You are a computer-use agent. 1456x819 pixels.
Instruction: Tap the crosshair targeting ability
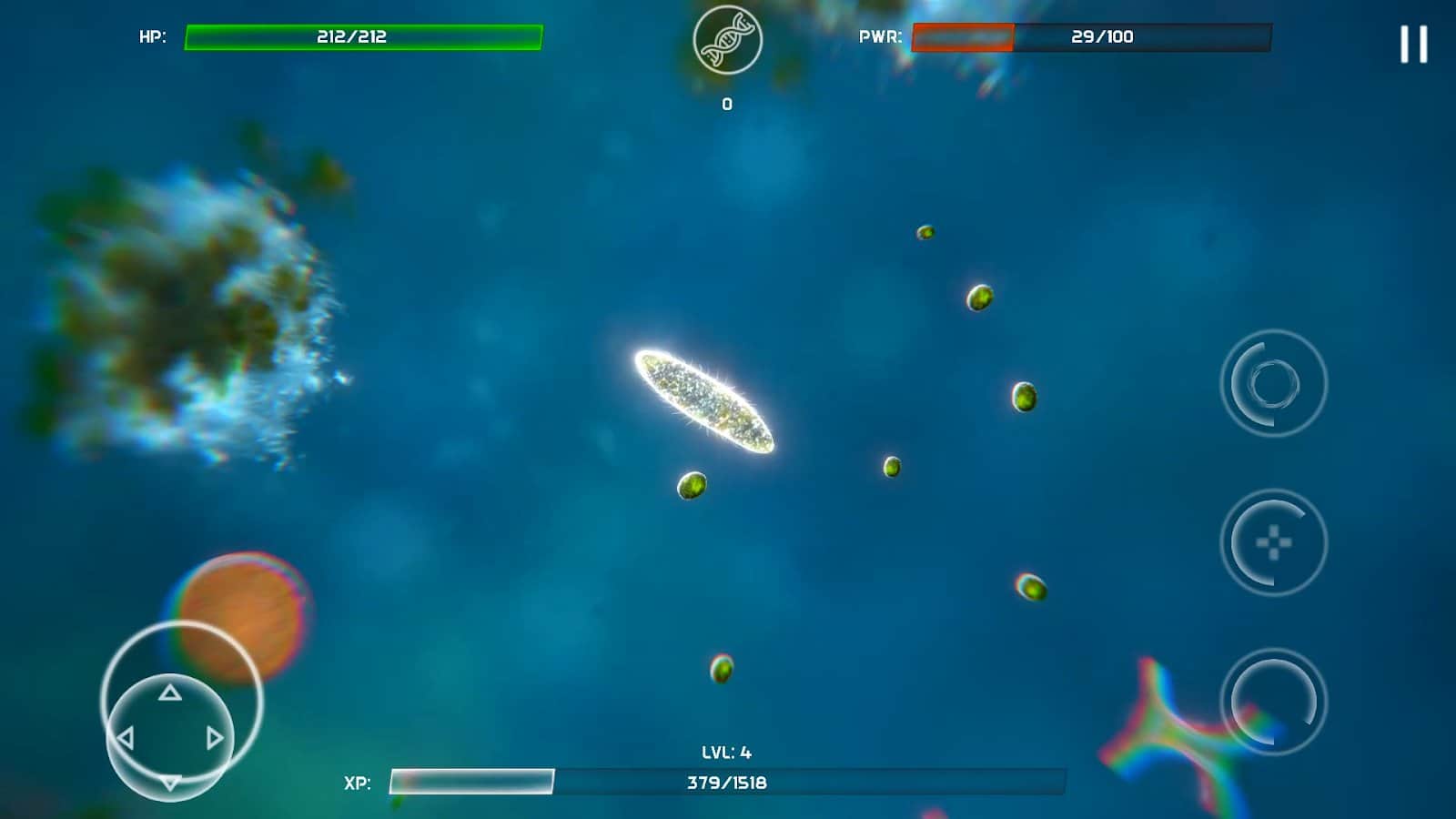point(1271,543)
